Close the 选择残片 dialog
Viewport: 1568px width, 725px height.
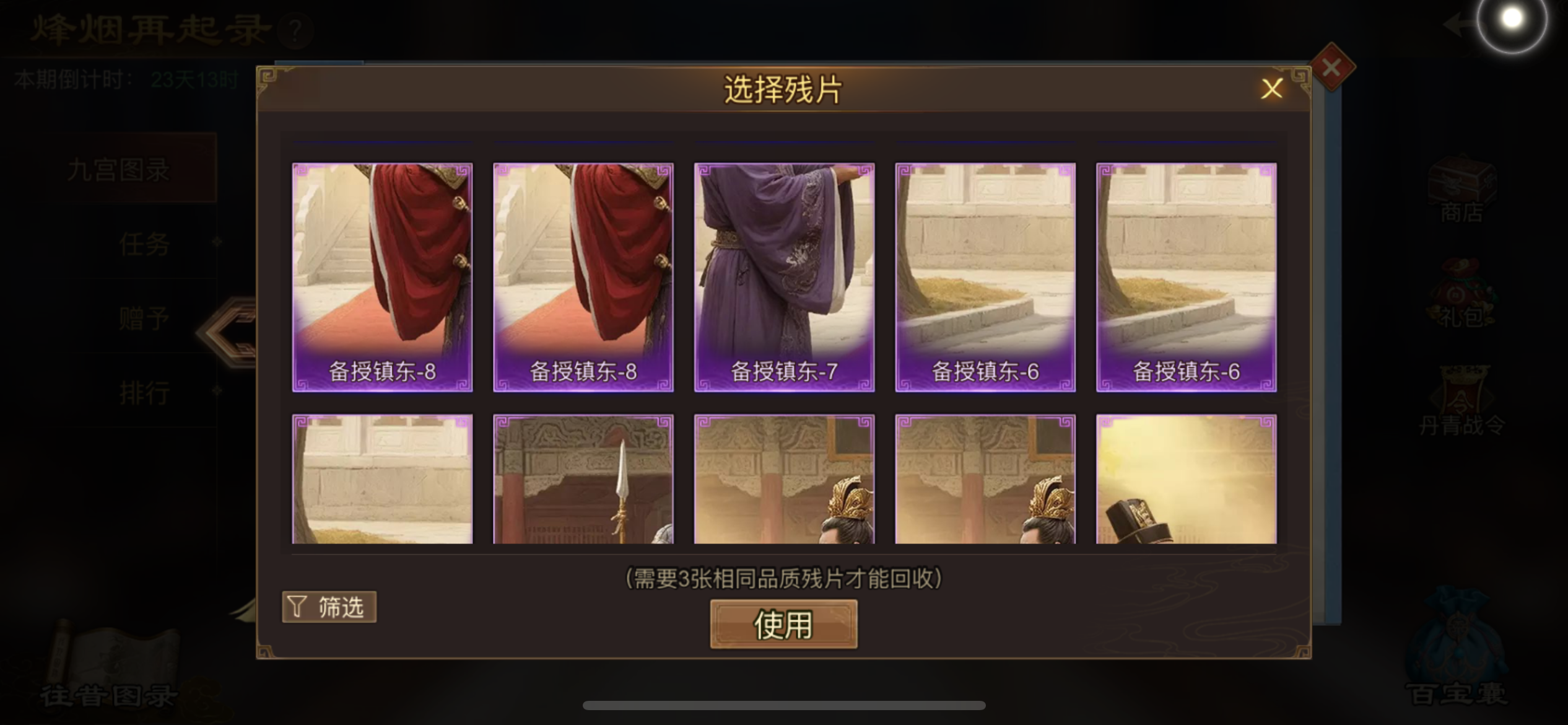click(1273, 89)
